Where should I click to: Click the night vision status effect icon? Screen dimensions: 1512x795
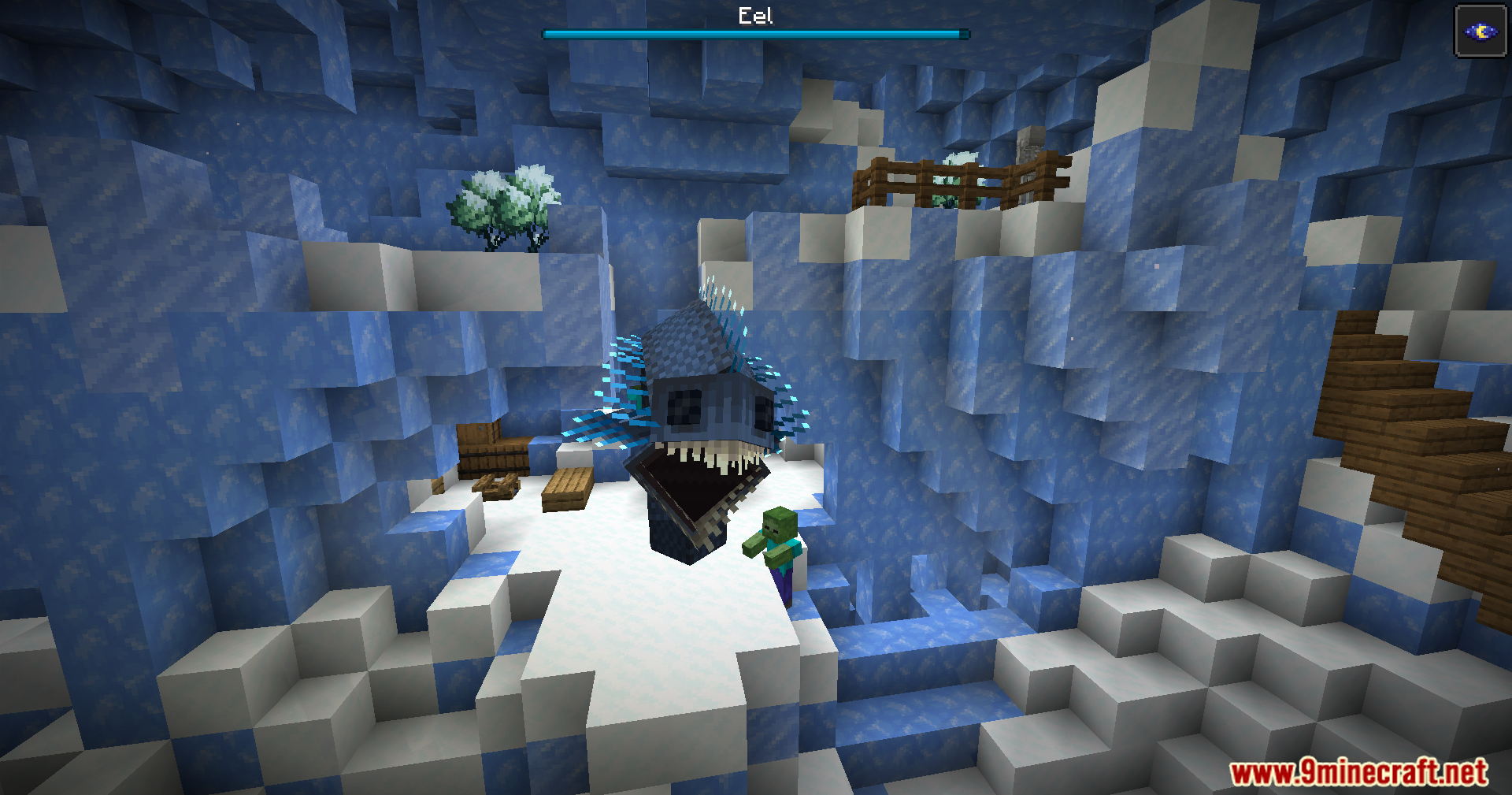pyautogui.click(x=1480, y=32)
